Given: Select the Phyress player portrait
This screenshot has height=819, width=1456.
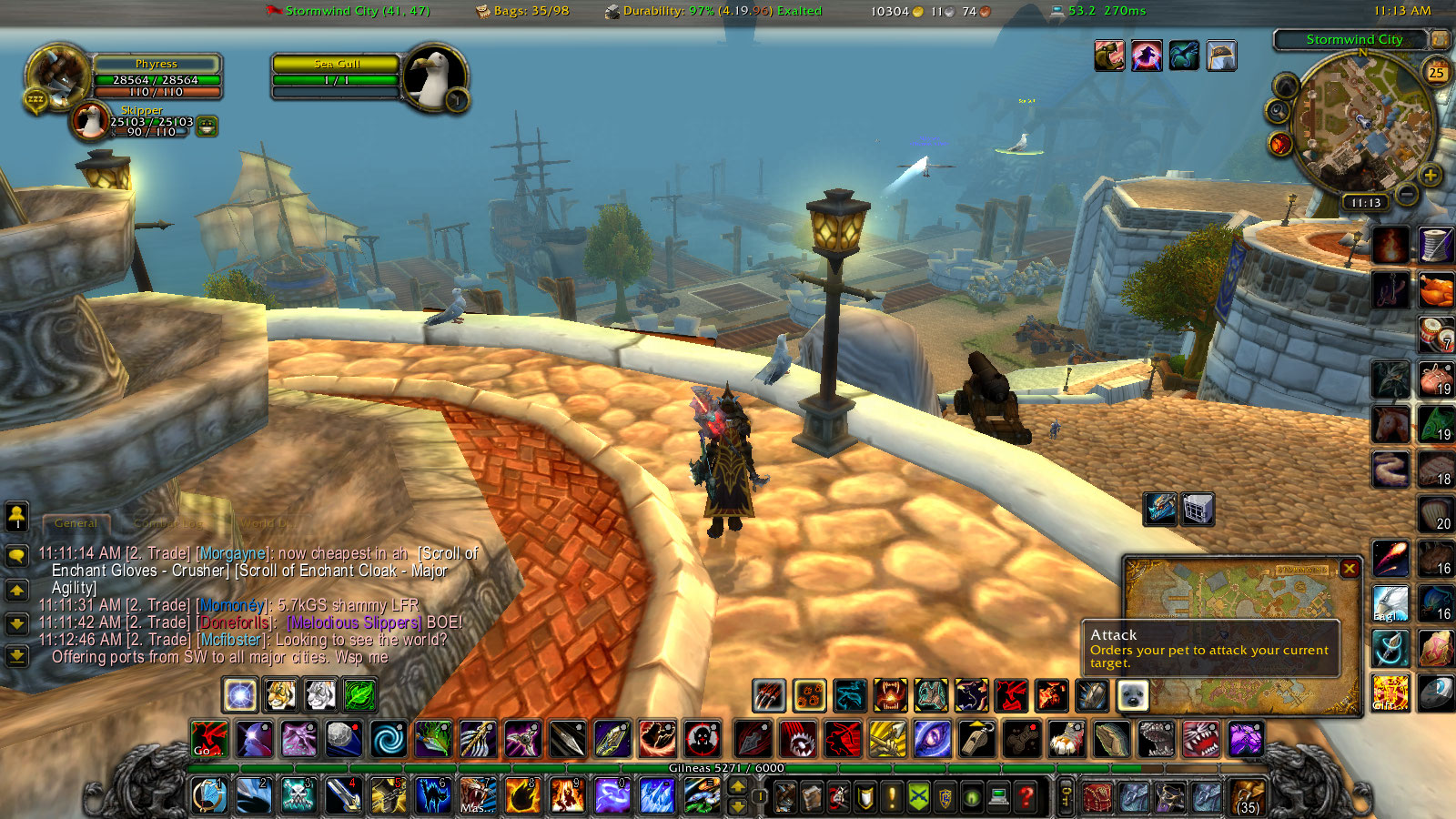Looking at the screenshot, I should tap(58, 76).
